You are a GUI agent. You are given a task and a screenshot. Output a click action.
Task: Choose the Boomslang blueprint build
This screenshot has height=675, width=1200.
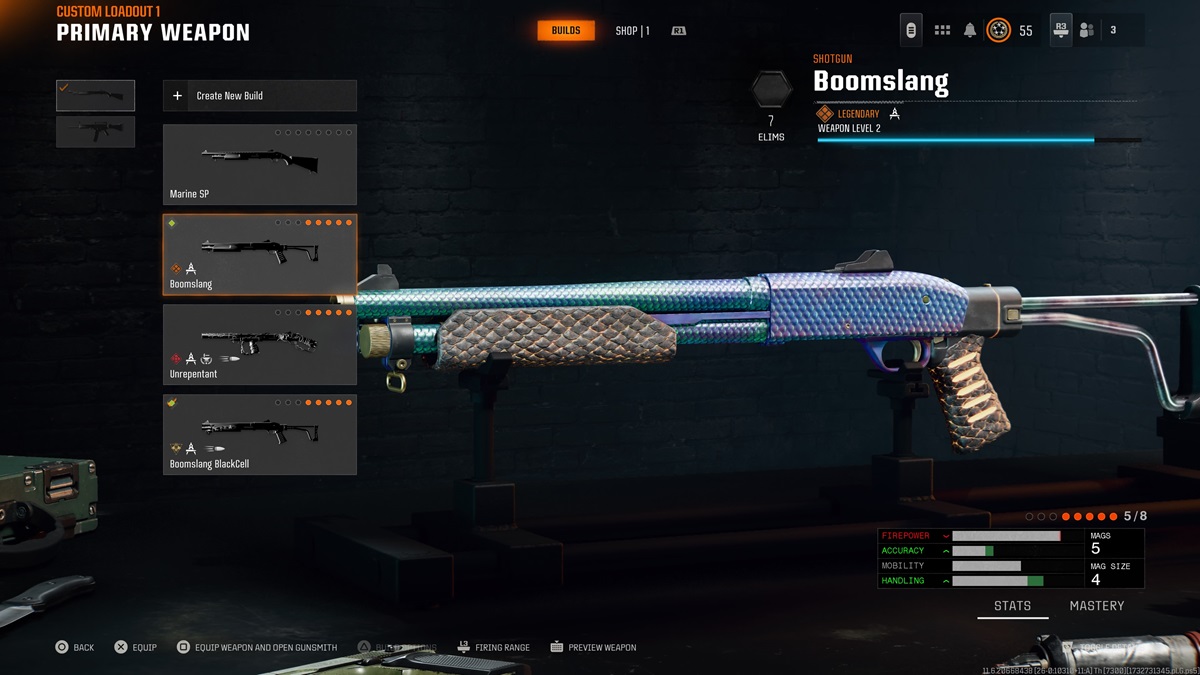point(259,255)
